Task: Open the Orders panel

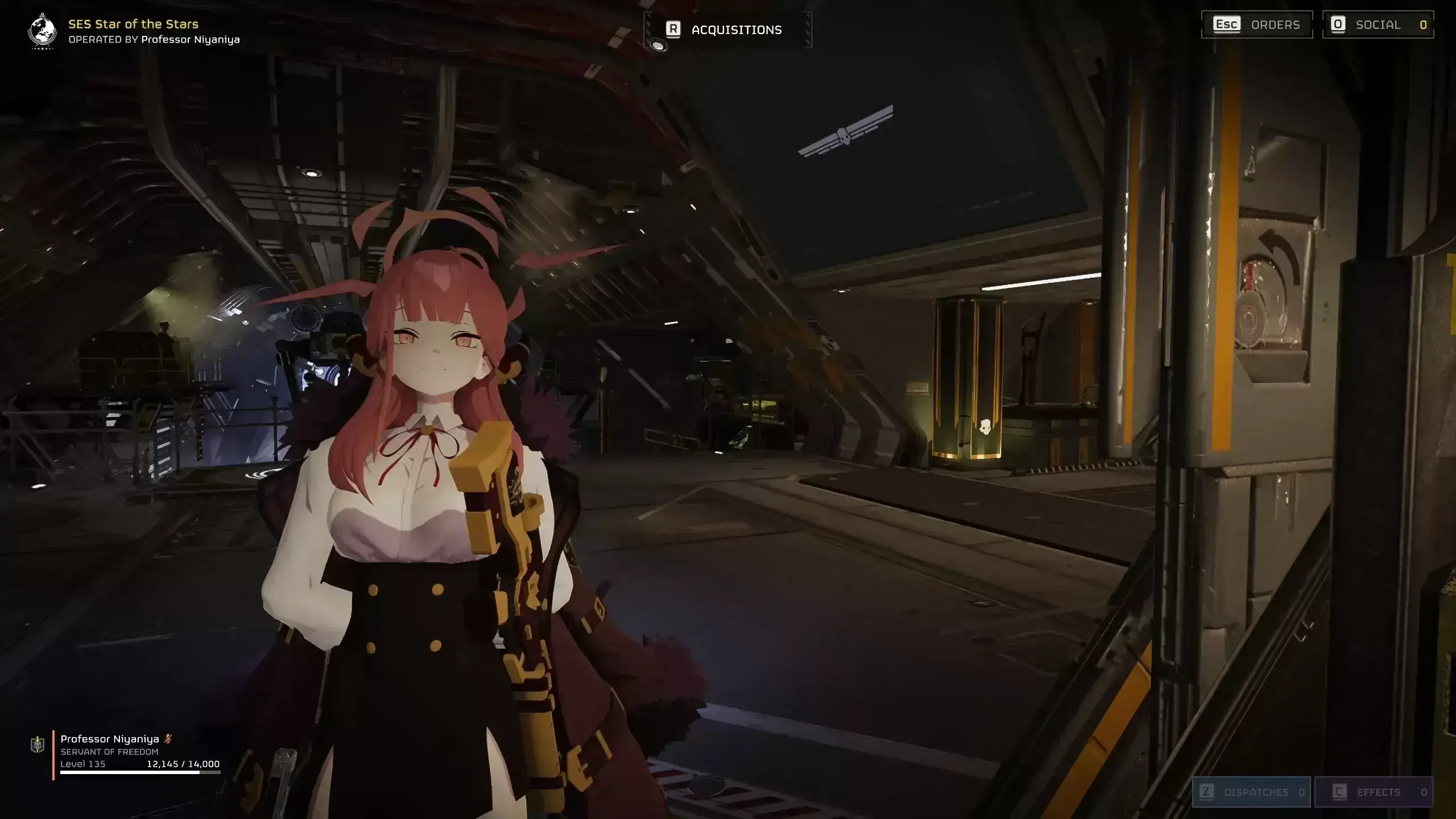Action: click(x=1257, y=24)
